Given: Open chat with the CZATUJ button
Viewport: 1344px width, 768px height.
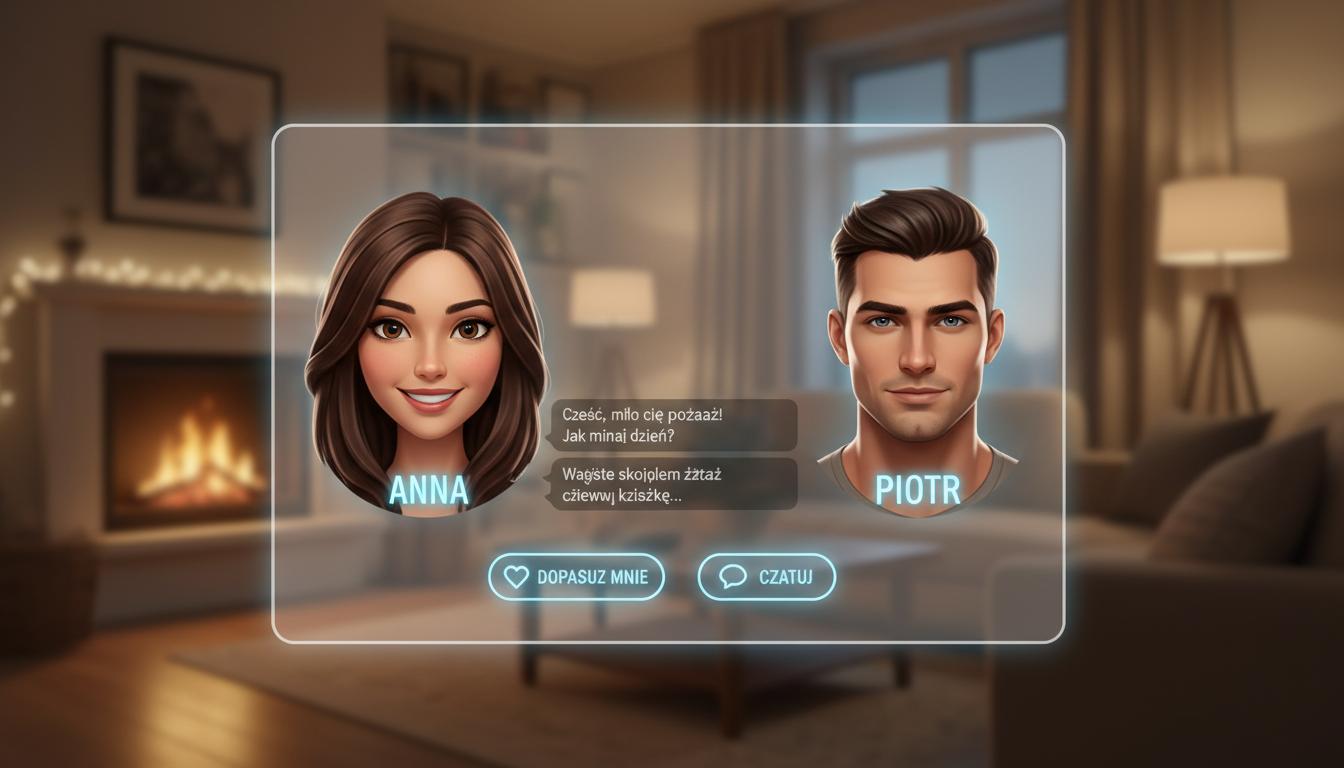Looking at the screenshot, I should tap(766, 577).
